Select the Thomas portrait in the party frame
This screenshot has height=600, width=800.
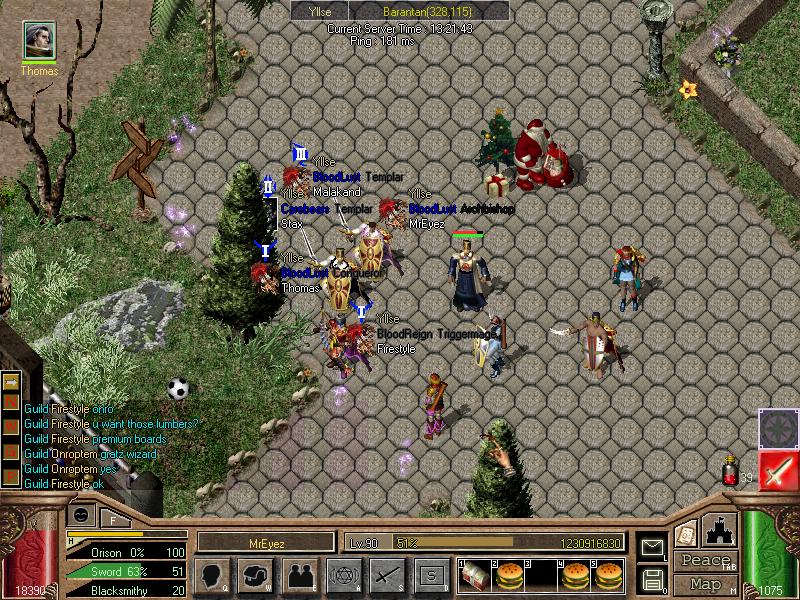click(40, 42)
